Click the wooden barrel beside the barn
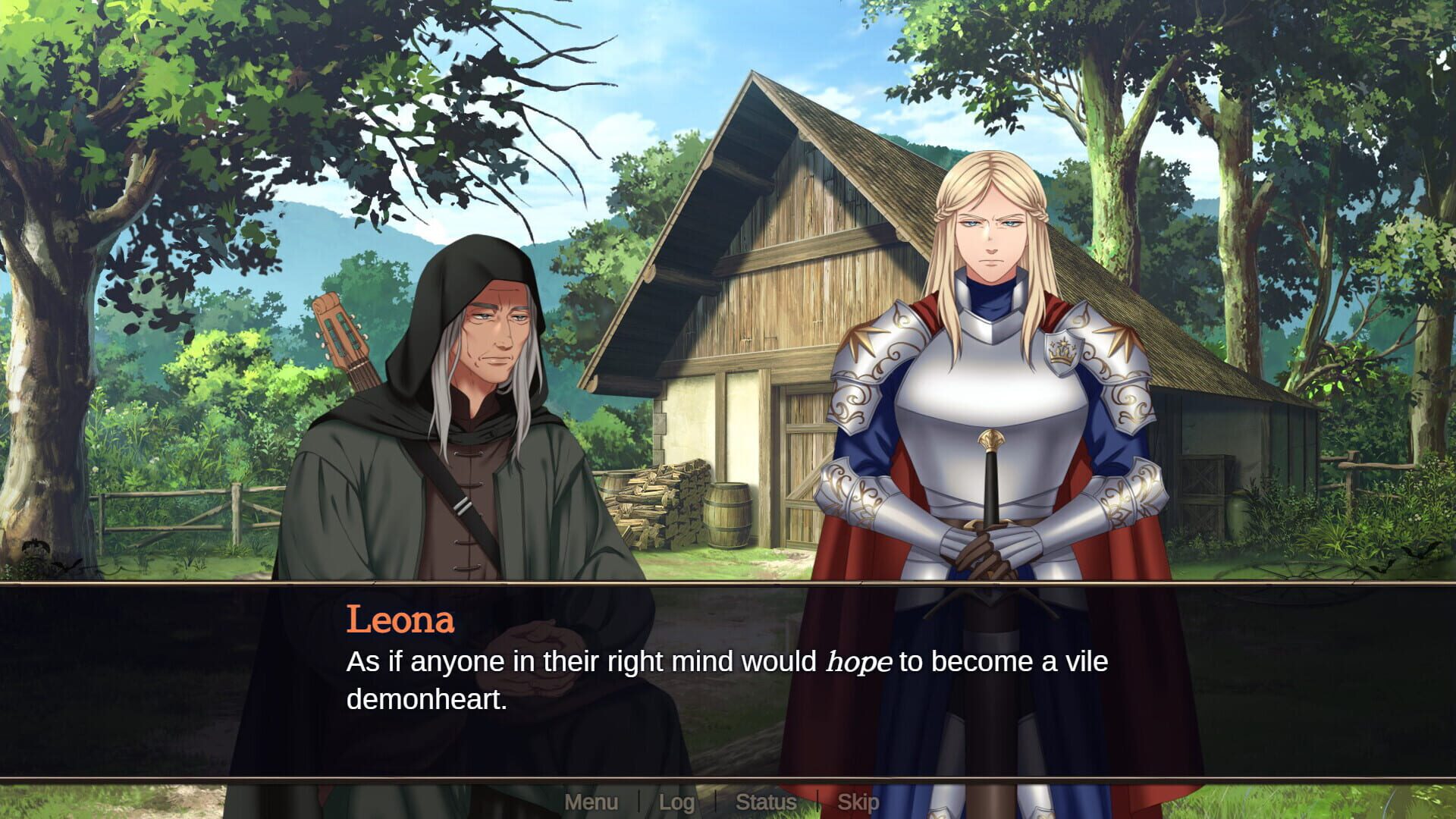 (x=728, y=516)
